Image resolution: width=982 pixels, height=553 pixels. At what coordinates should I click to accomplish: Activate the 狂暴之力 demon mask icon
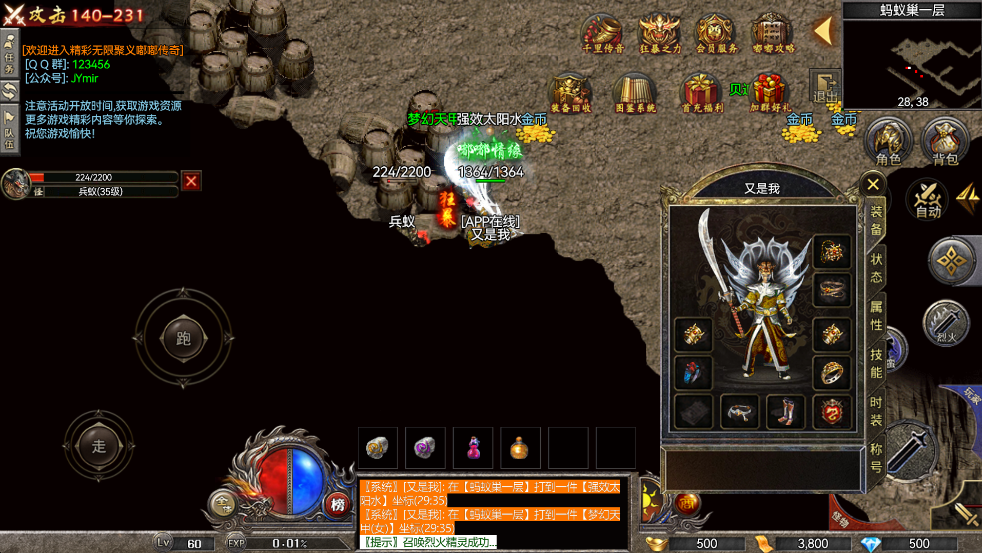coord(659,30)
